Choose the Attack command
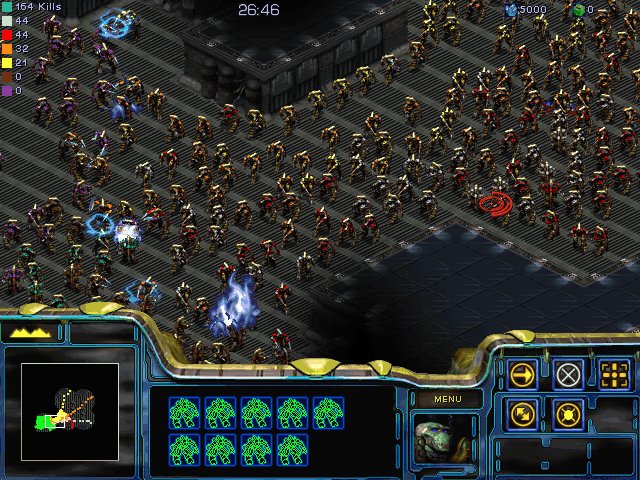Image resolution: width=640 pixels, height=480 pixels. (614, 374)
